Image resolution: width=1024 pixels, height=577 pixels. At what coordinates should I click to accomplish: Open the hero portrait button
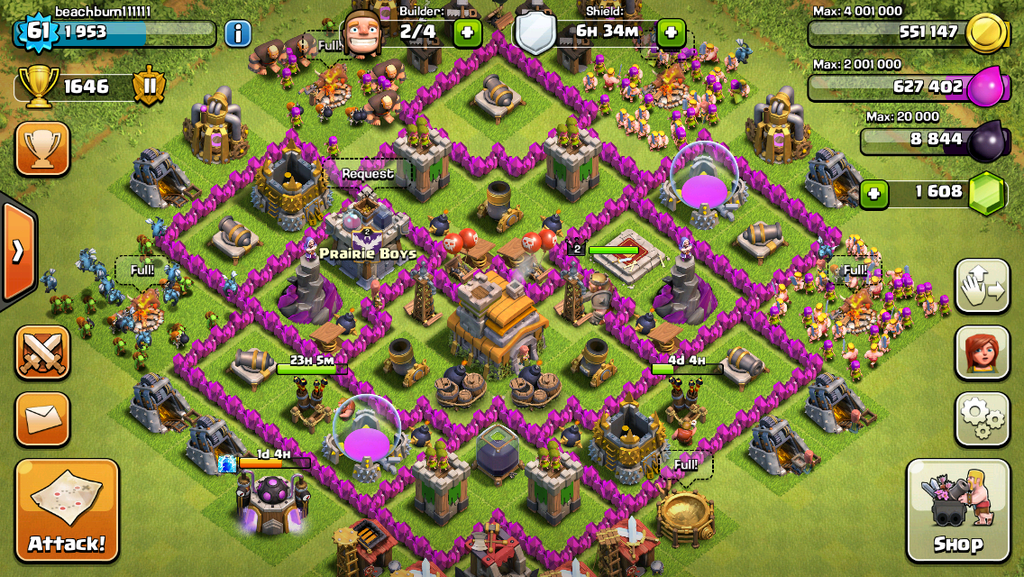[x=982, y=352]
